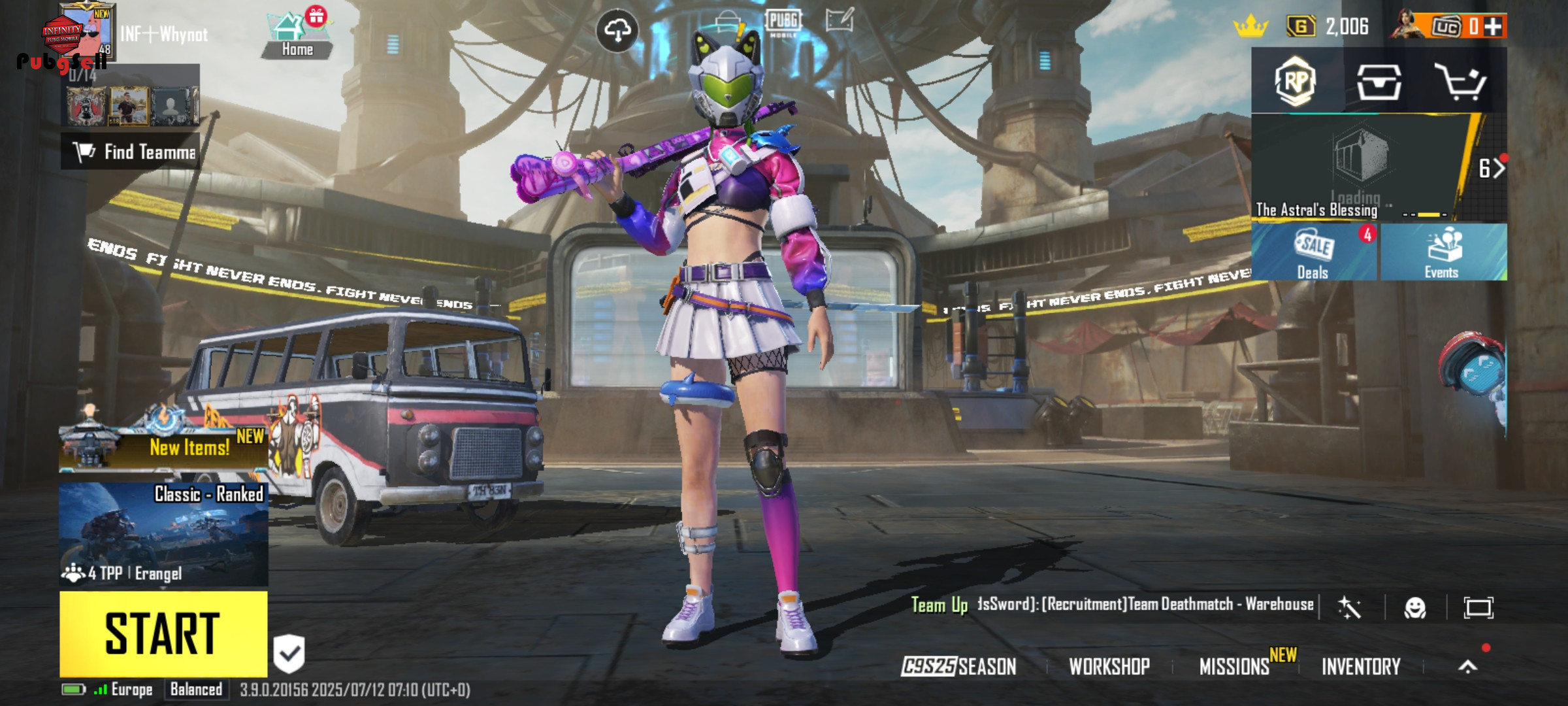Tap the yellow START button
The image size is (1568, 706).
click(x=163, y=633)
